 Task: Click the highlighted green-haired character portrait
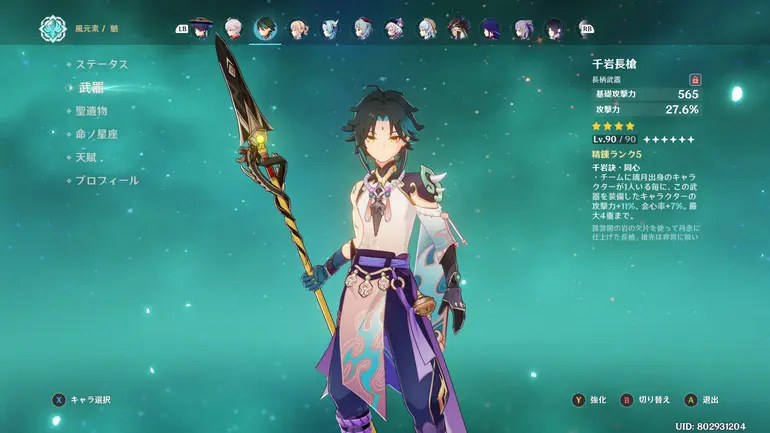(266, 28)
